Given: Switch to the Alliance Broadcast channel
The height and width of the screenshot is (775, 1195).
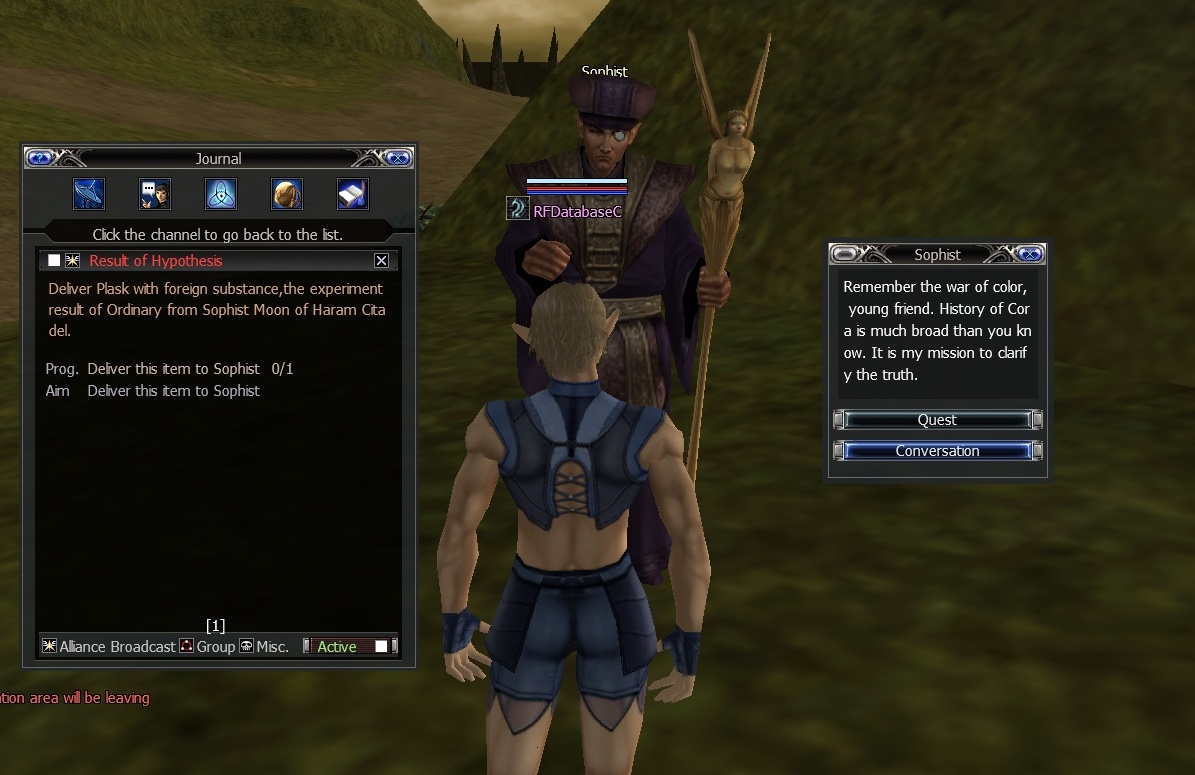Looking at the screenshot, I should point(108,647).
